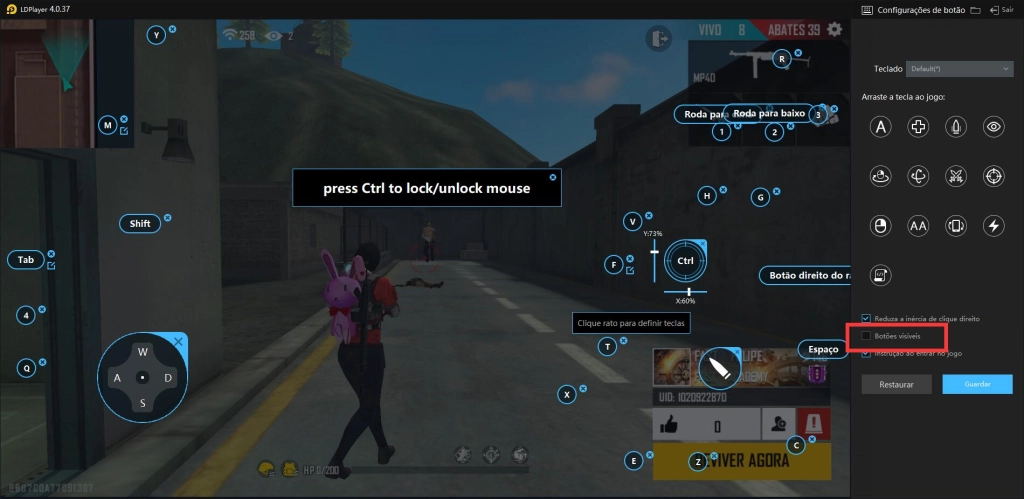
Task: Click the Ctrl mouse-lock crosshair control
Action: [685, 261]
